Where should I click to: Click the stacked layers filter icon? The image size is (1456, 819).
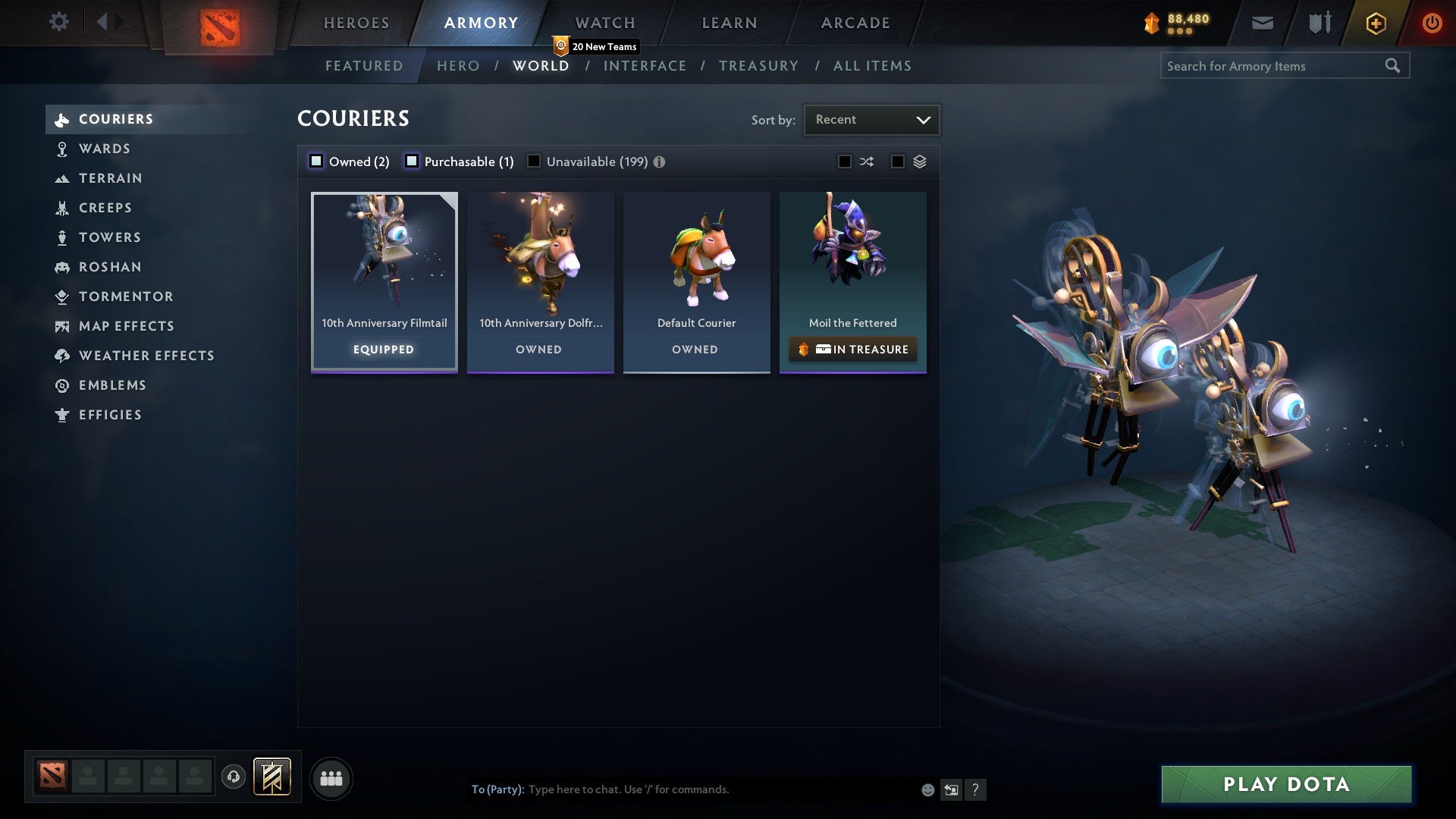click(x=919, y=162)
